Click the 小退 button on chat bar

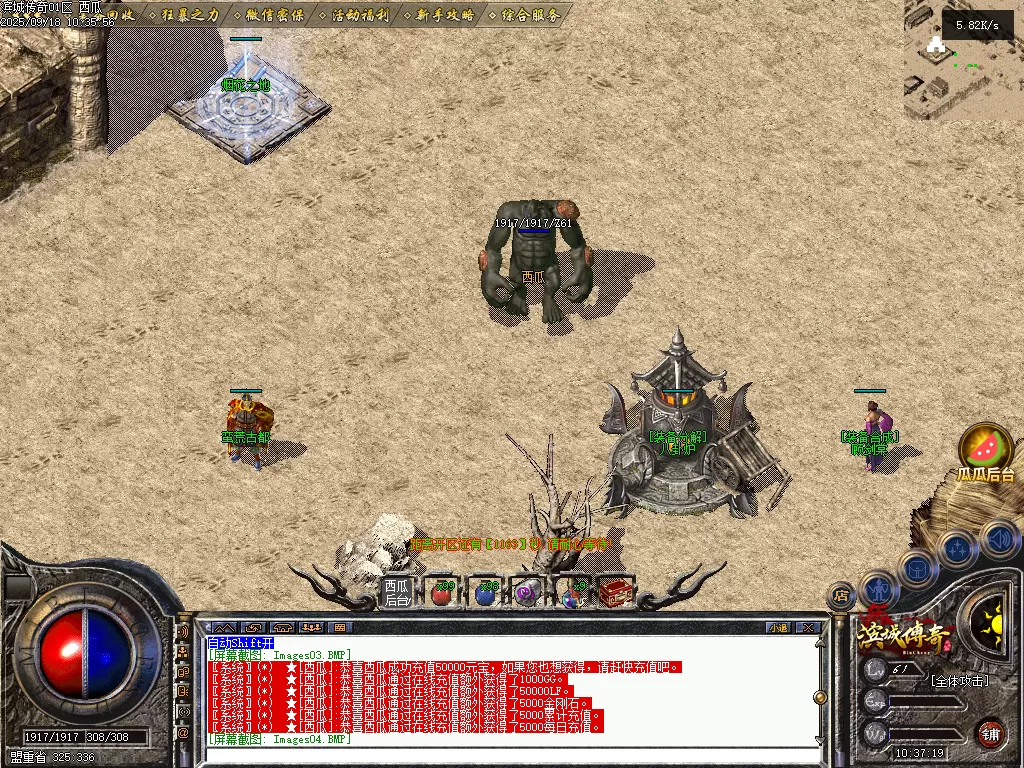click(x=778, y=628)
